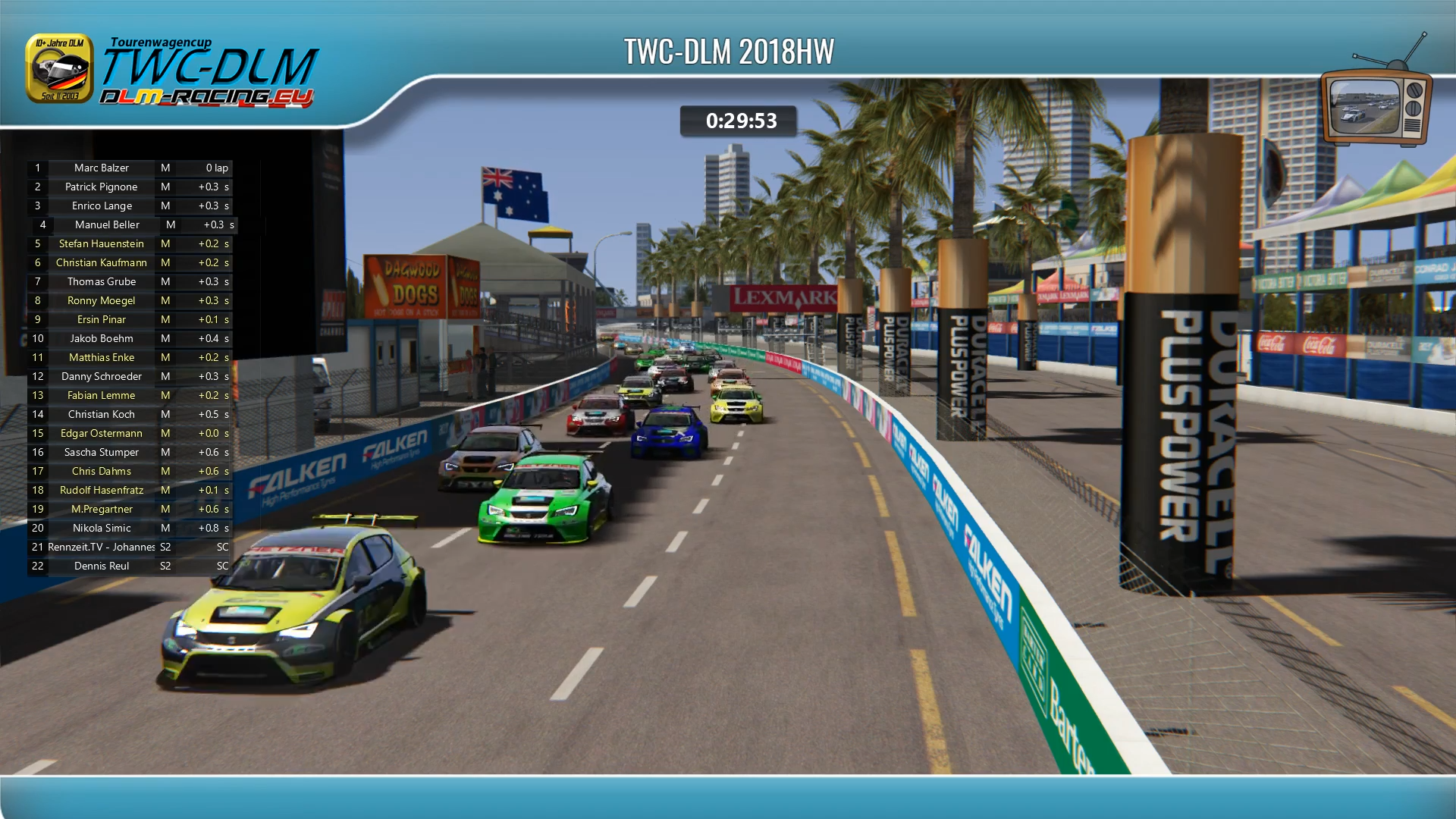
Task: Select Dennis Reul's row in the list
Action: pyautogui.click(x=102, y=566)
